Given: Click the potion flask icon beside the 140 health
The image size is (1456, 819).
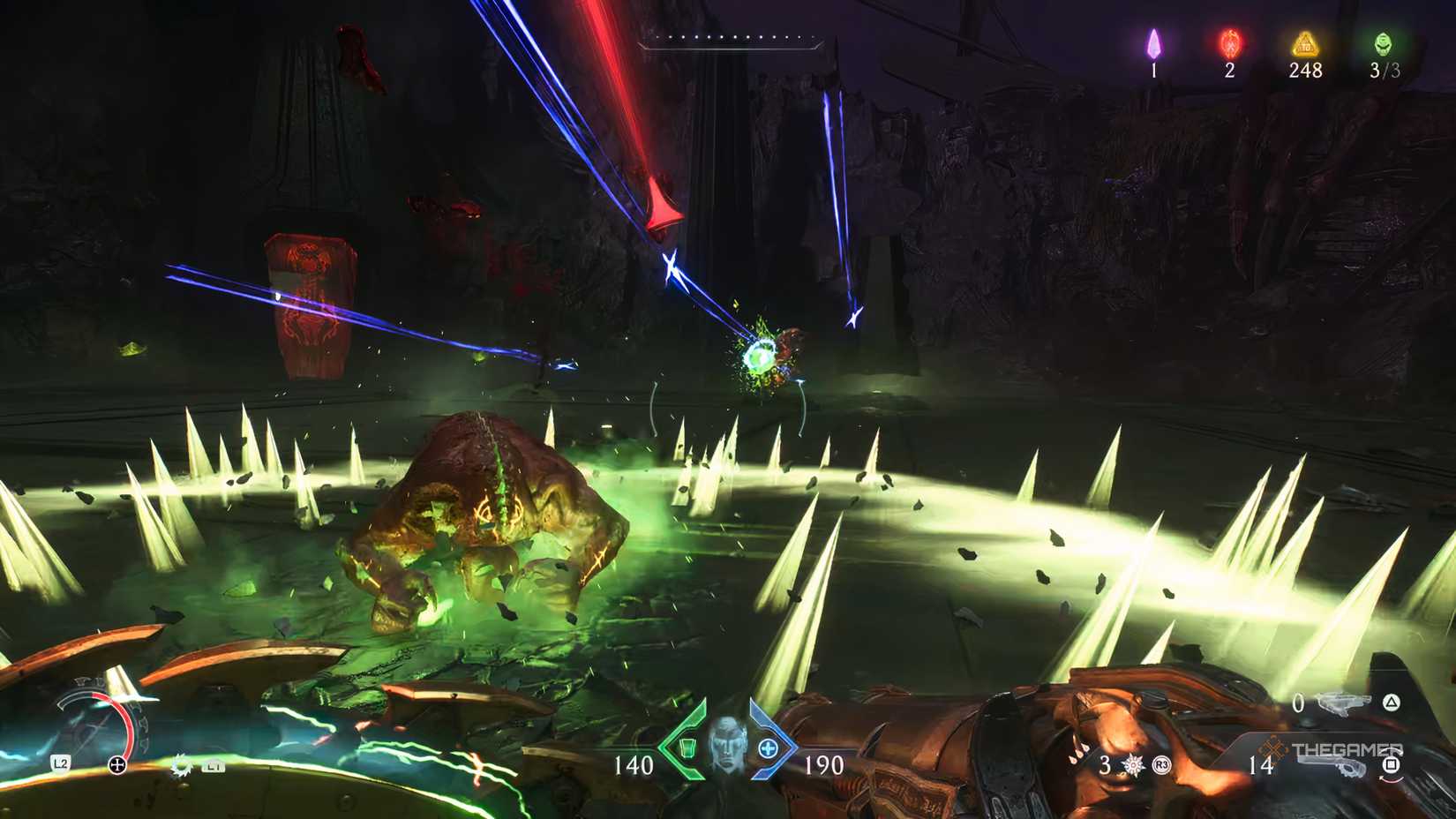Looking at the screenshot, I should pyautogui.click(x=687, y=748).
